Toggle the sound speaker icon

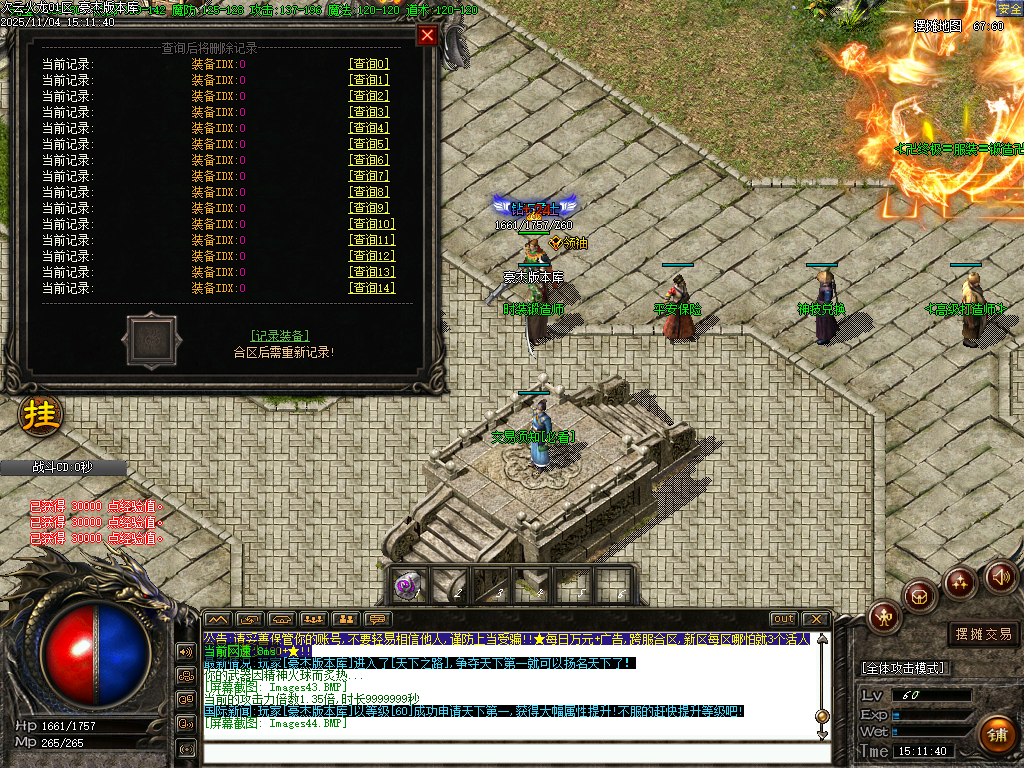[1001, 576]
